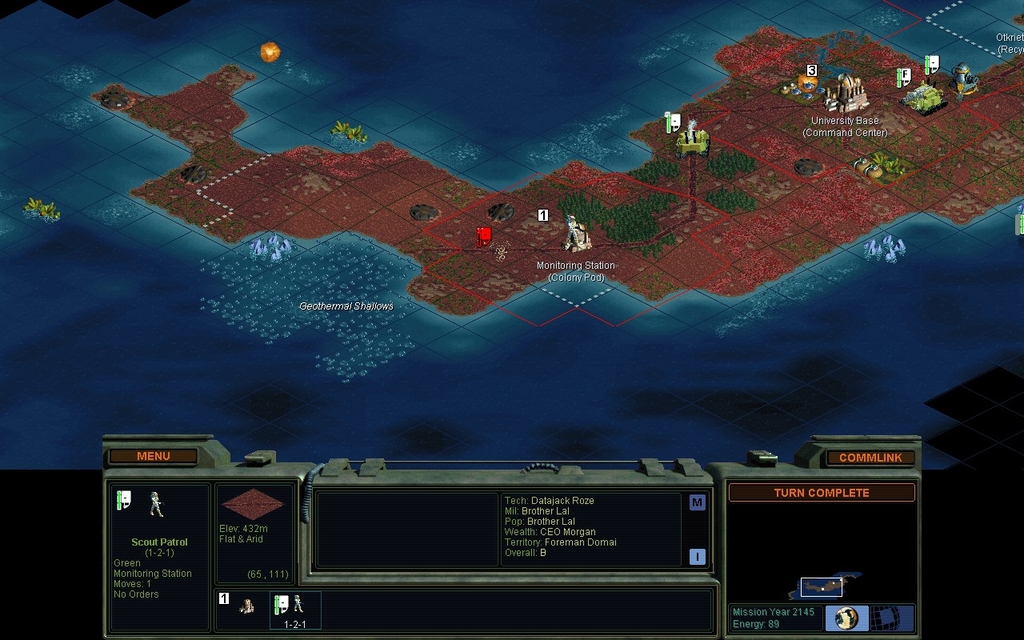Toggle the map grid icon
This screenshot has width=1024, height=640.
[882, 617]
